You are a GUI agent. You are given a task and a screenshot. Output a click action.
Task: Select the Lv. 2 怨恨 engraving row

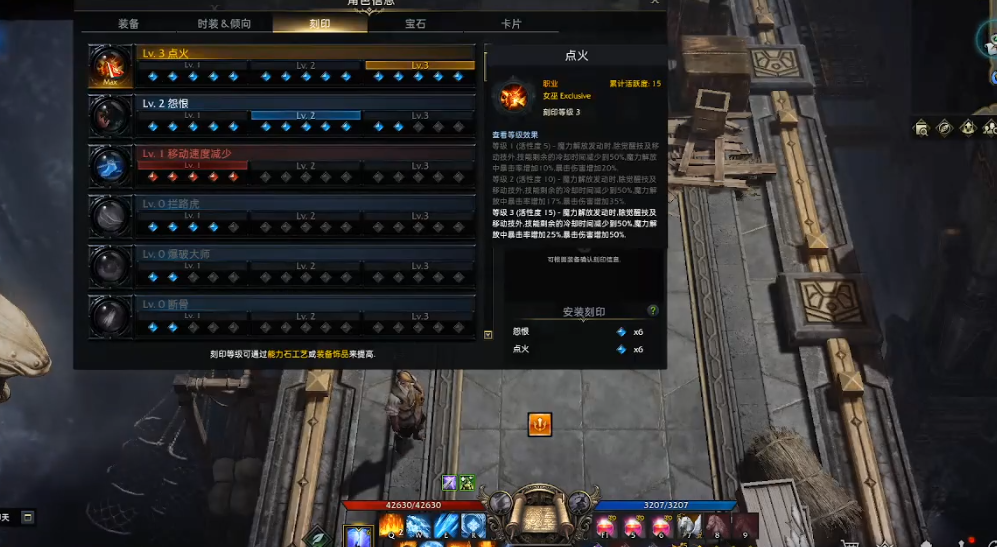[305, 115]
